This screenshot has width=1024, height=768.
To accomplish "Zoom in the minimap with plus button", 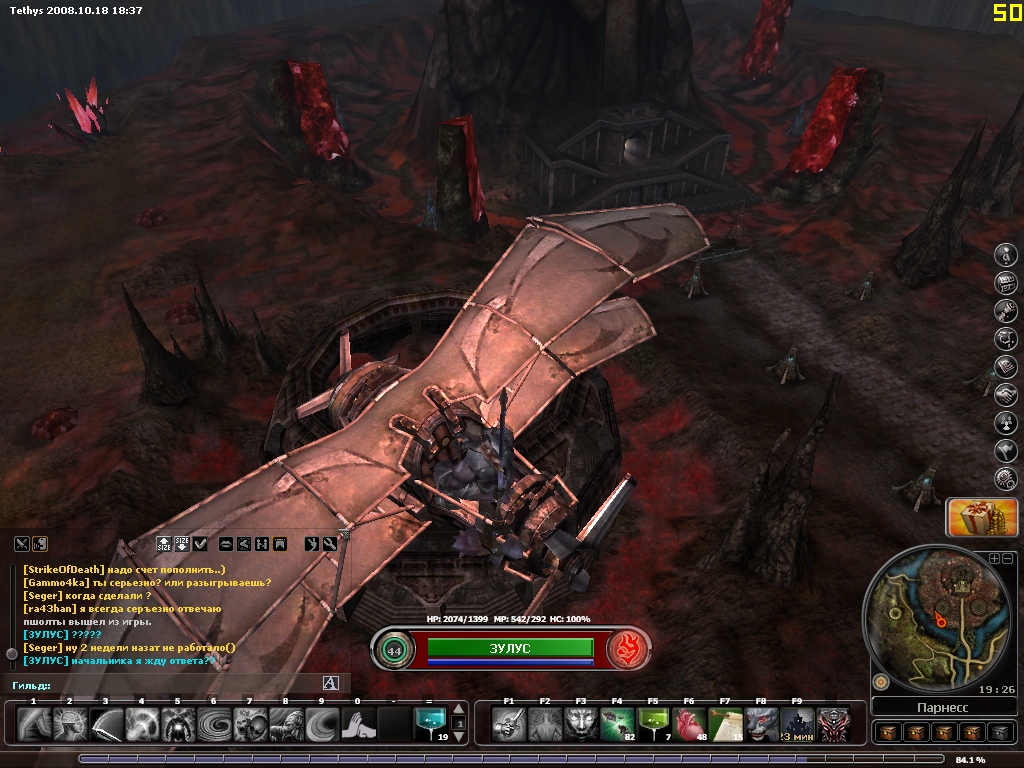I will (994, 558).
